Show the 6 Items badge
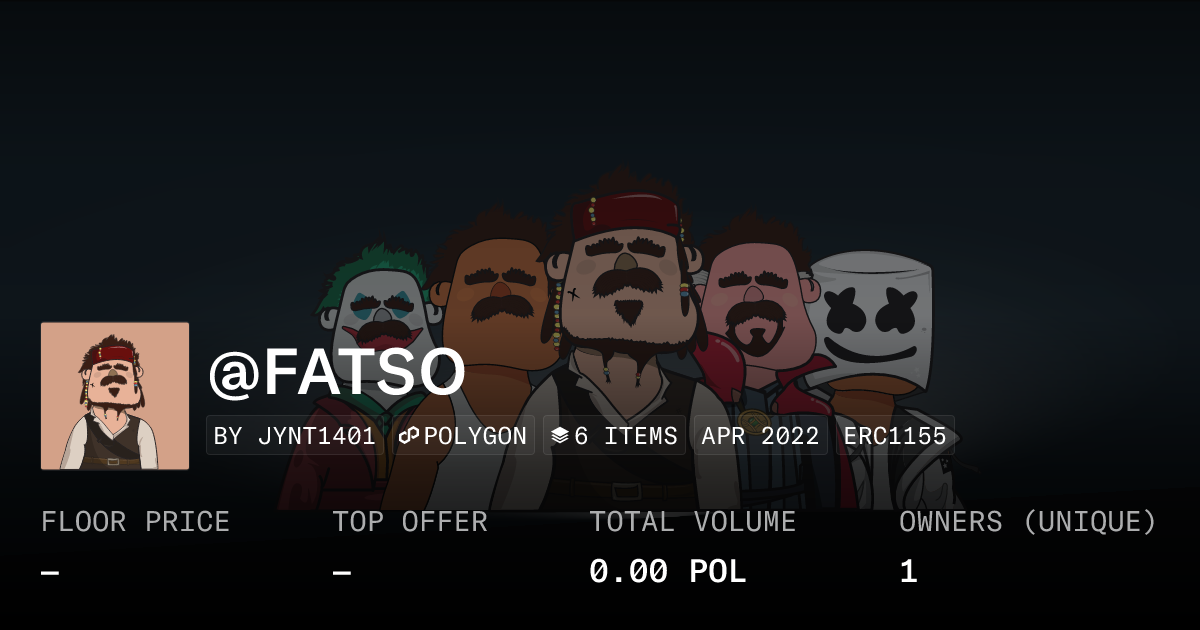This screenshot has height=630, width=1200. point(614,436)
